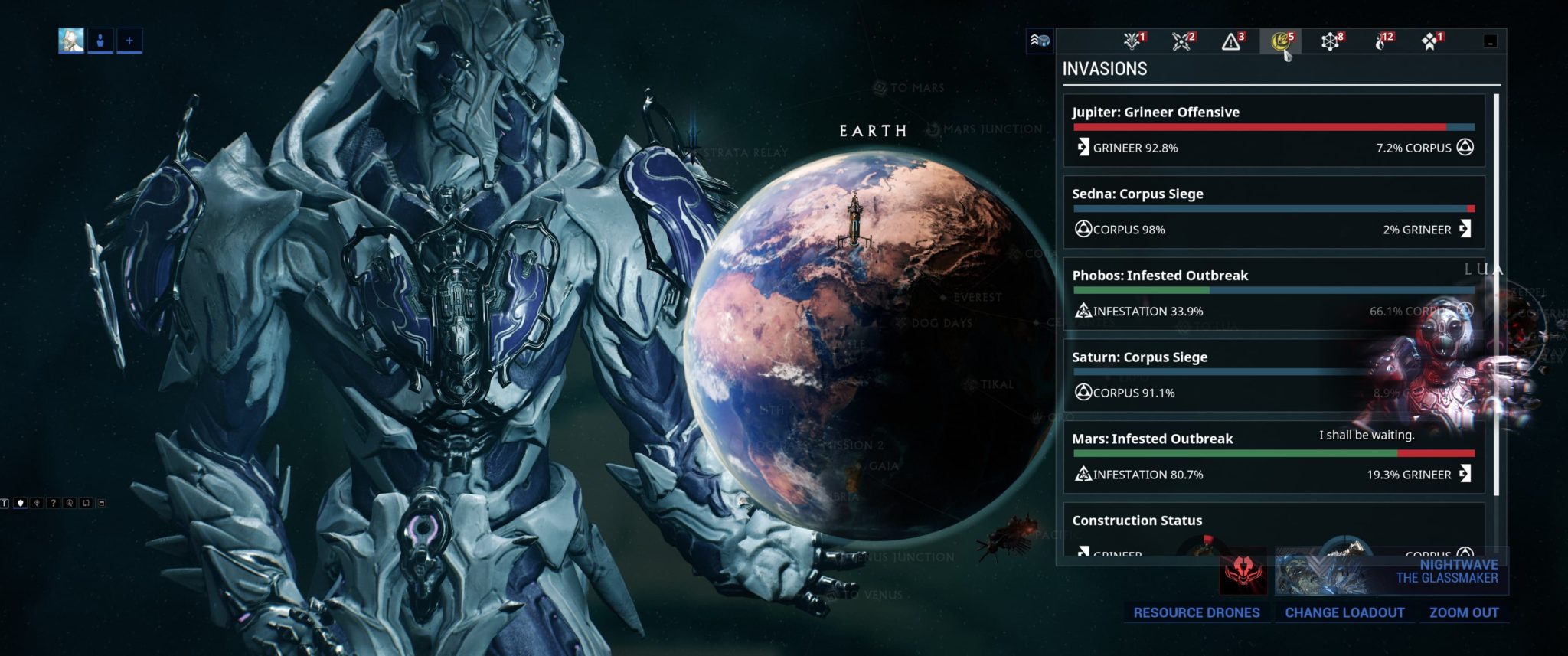Open the Syndicates tab with the flourish icon
Image resolution: width=1568 pixels, height=656 pixels.
point(1131,42)
